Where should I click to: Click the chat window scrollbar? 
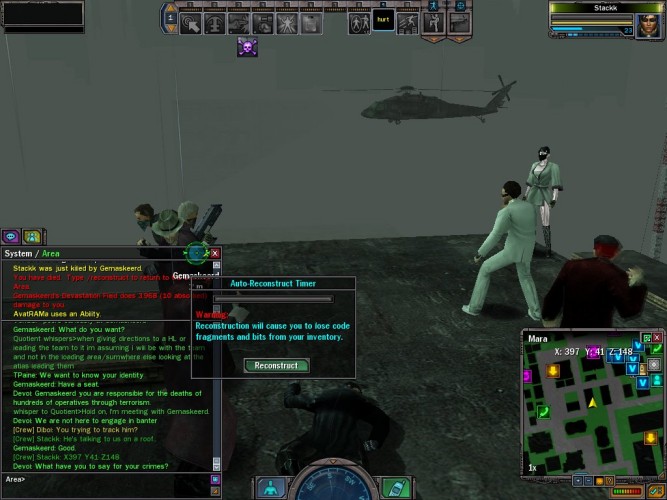pos(214,360)
